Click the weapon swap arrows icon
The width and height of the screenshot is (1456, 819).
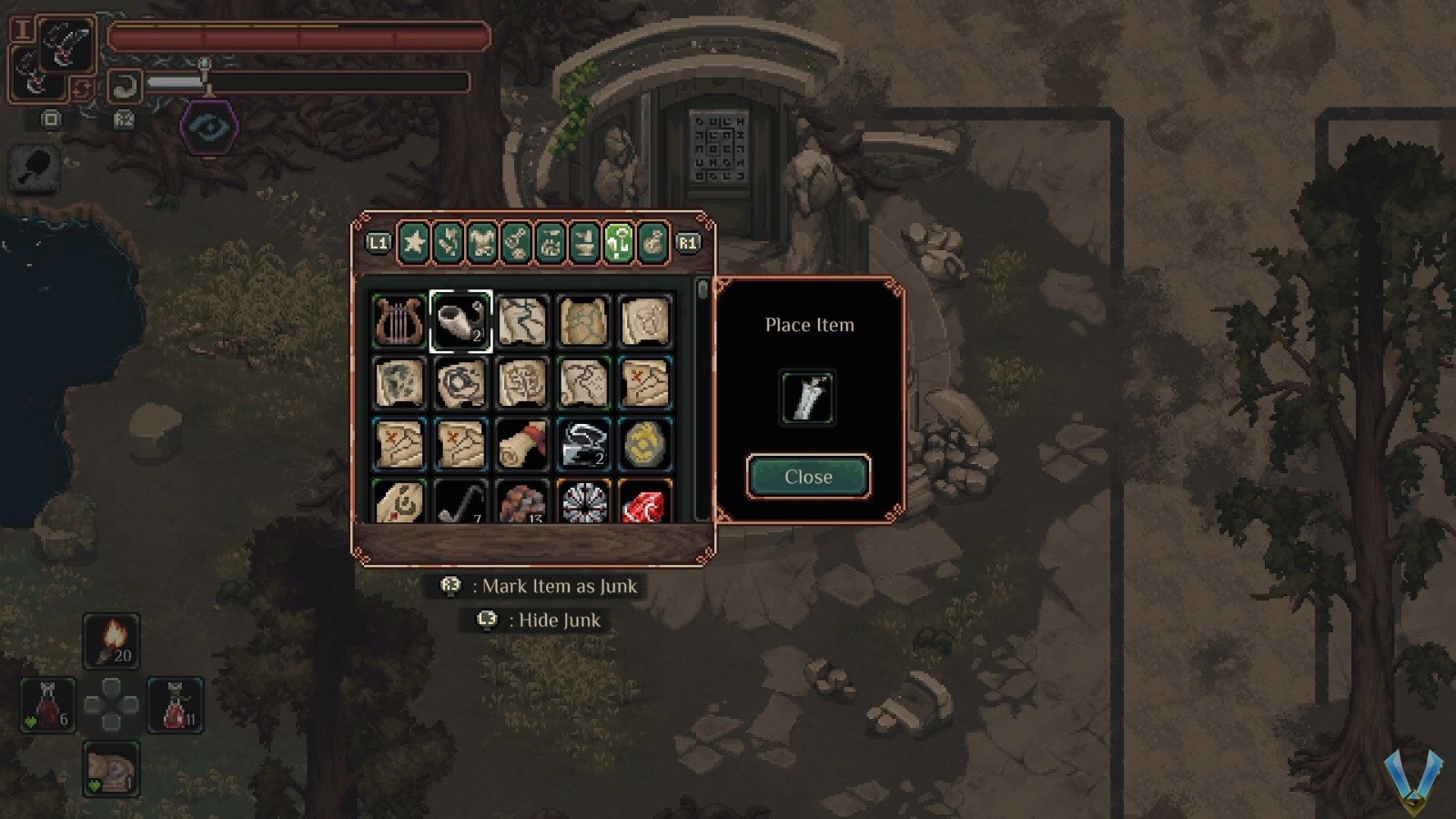pos(81,88)
